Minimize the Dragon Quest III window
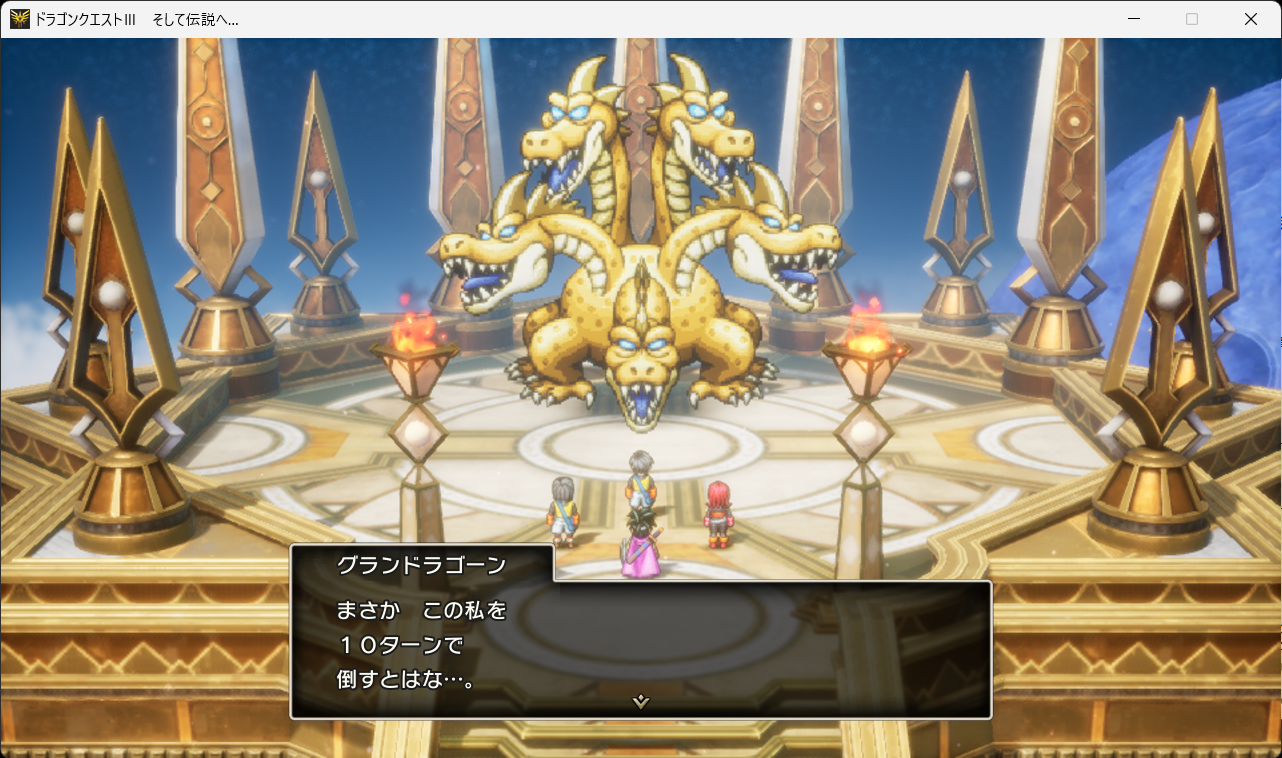Image resolution: width=1282 pixels, height=758 pixels. pos(1133,18)
